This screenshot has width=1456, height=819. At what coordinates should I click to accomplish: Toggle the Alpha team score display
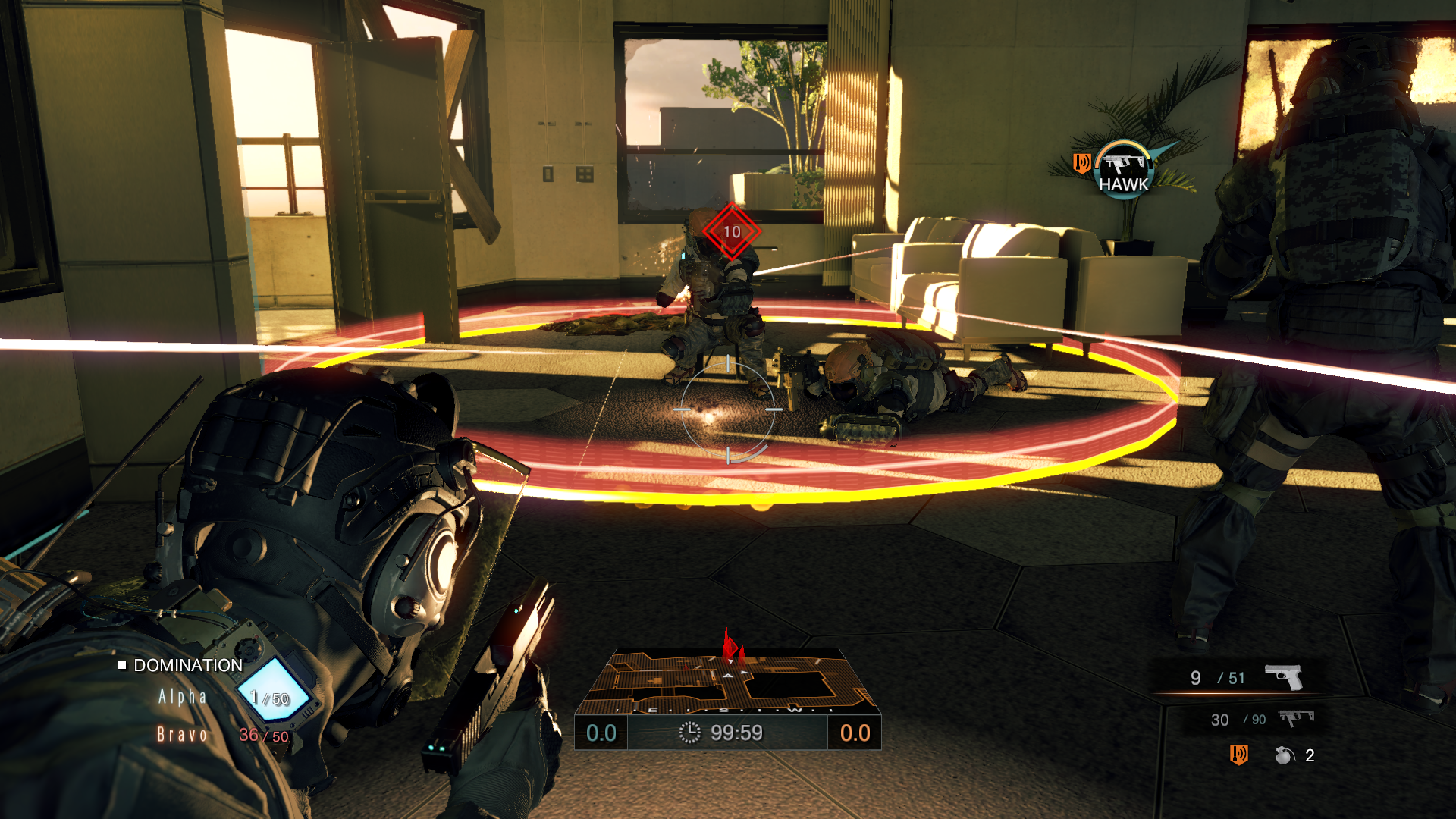[182, 697]
